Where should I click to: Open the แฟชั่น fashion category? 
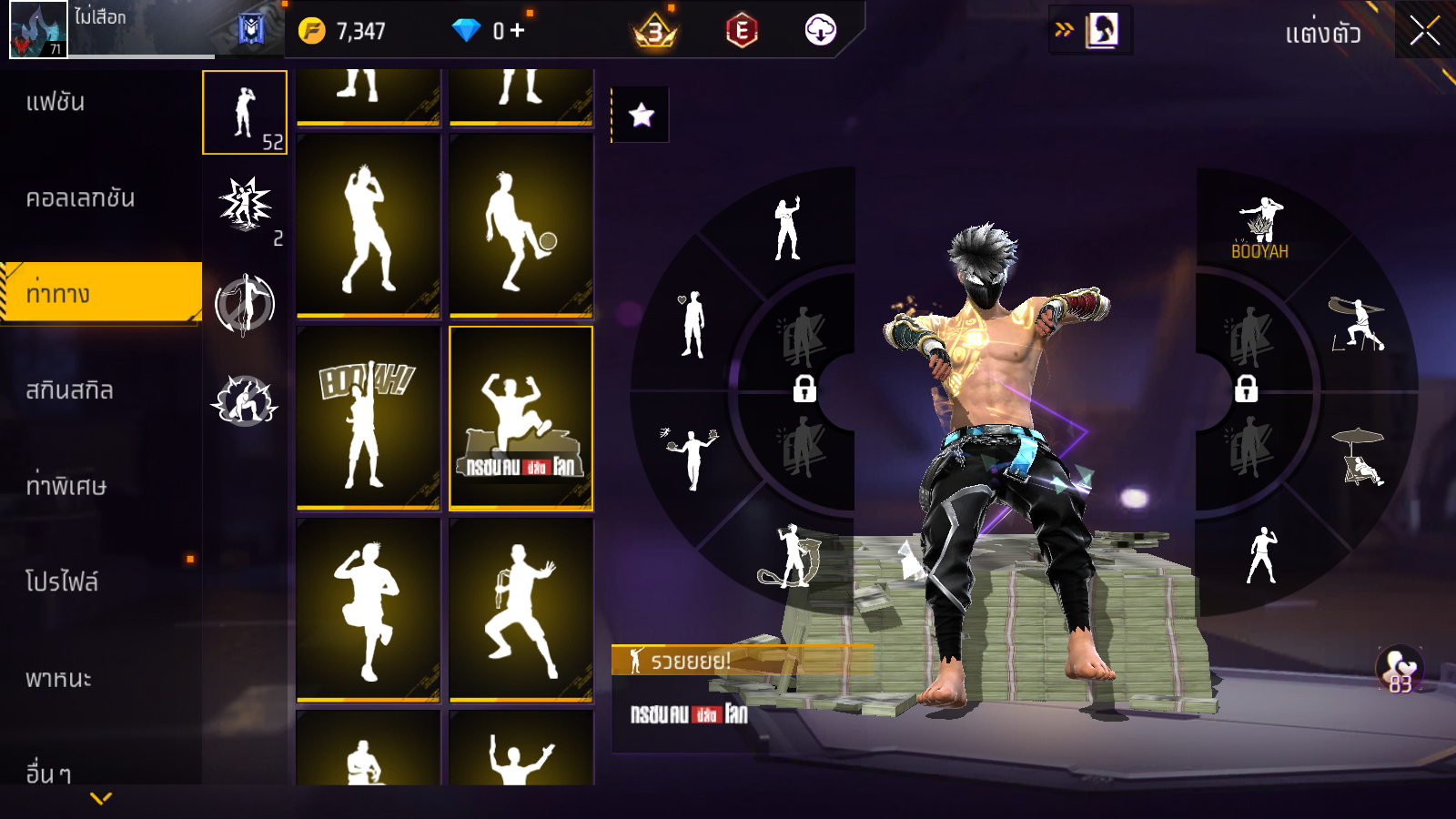(x=56, y=102)
